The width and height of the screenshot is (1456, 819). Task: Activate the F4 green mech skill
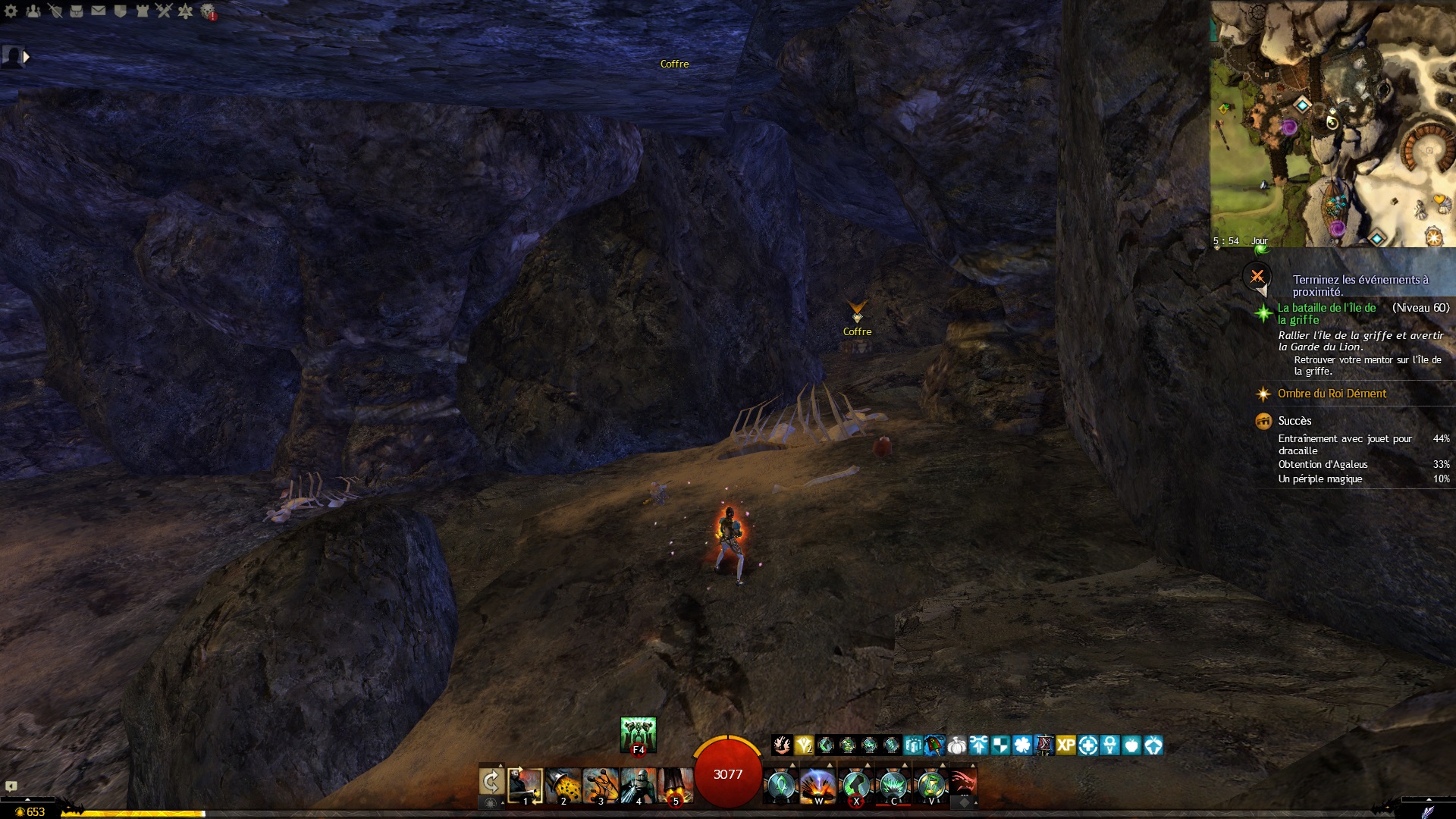pyautogui.click(x=638, y=734)
